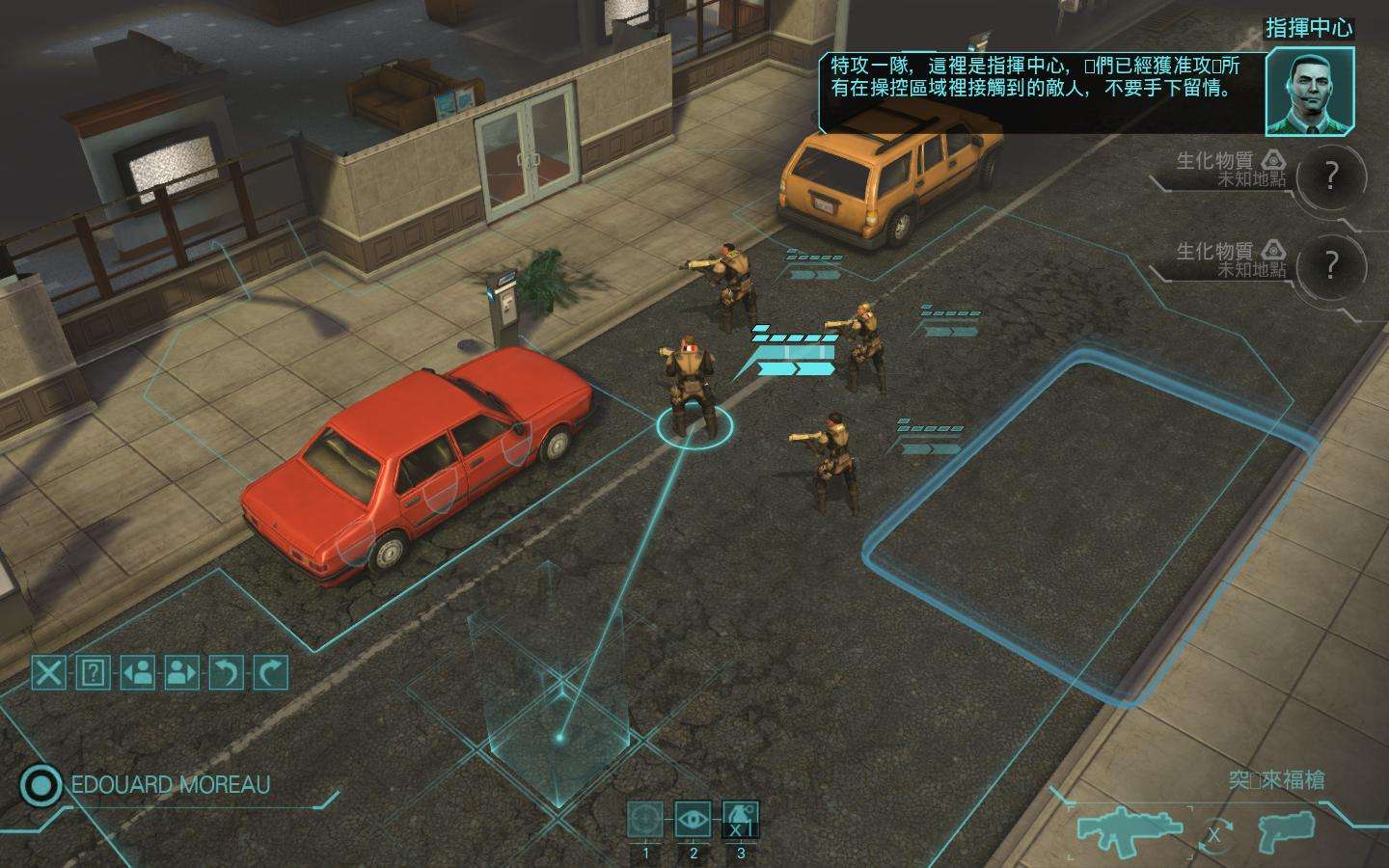Screen dimensions: 1389x868
Task: Select the Edouard Moreau soldier badge
Action: [x=41, y=785]
